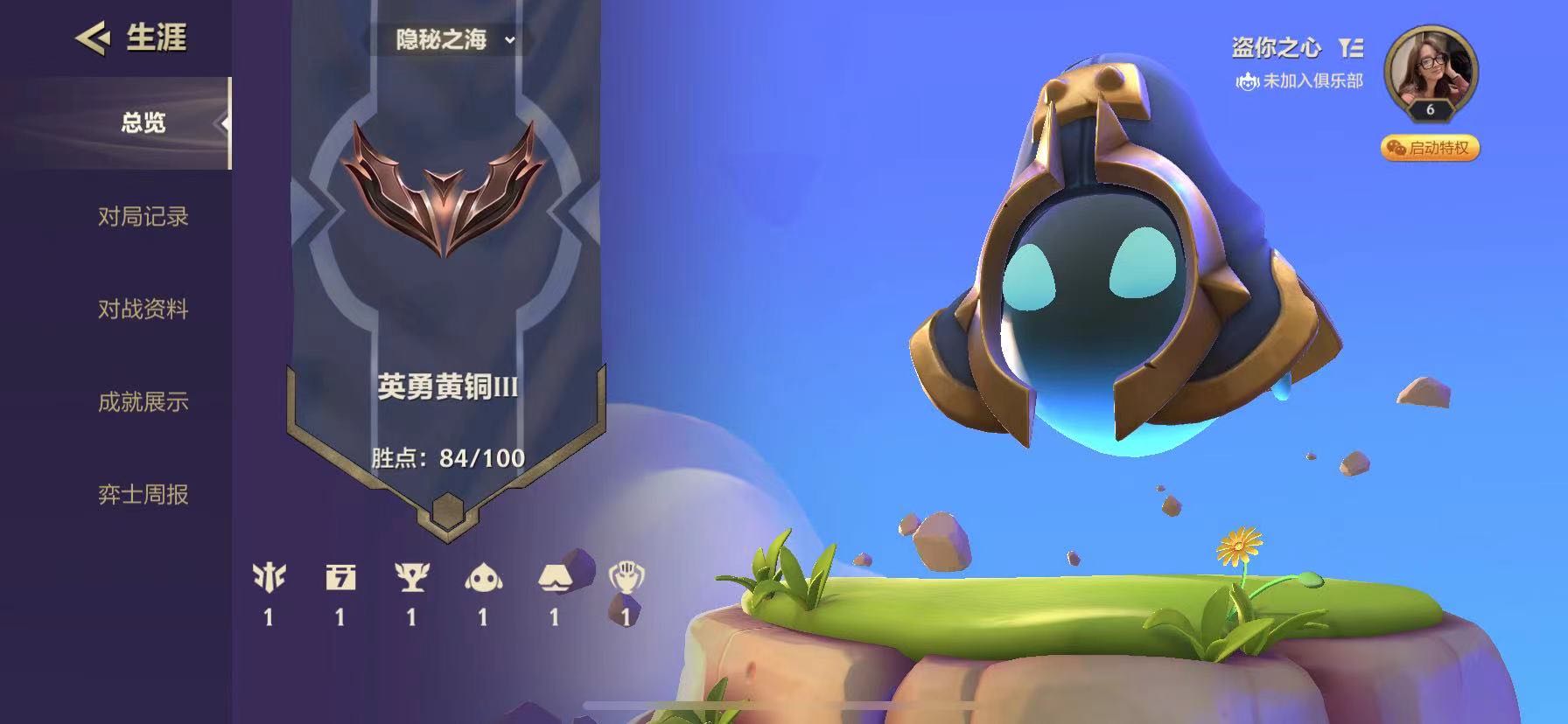The height and width of the screenshot is (724, 1568).
Task: Go back using the 生涯 arrow
Action: tap(93, 38)
